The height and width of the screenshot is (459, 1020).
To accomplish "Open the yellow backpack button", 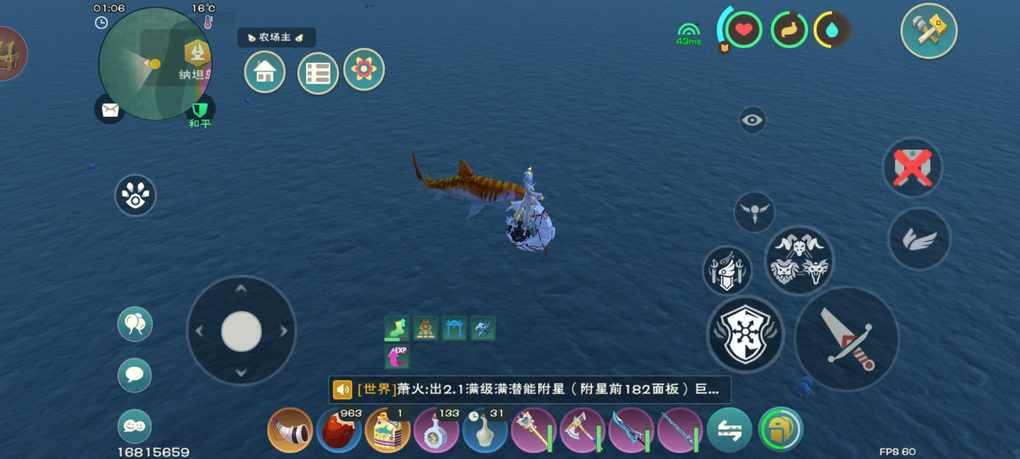I will pos(780,431).
